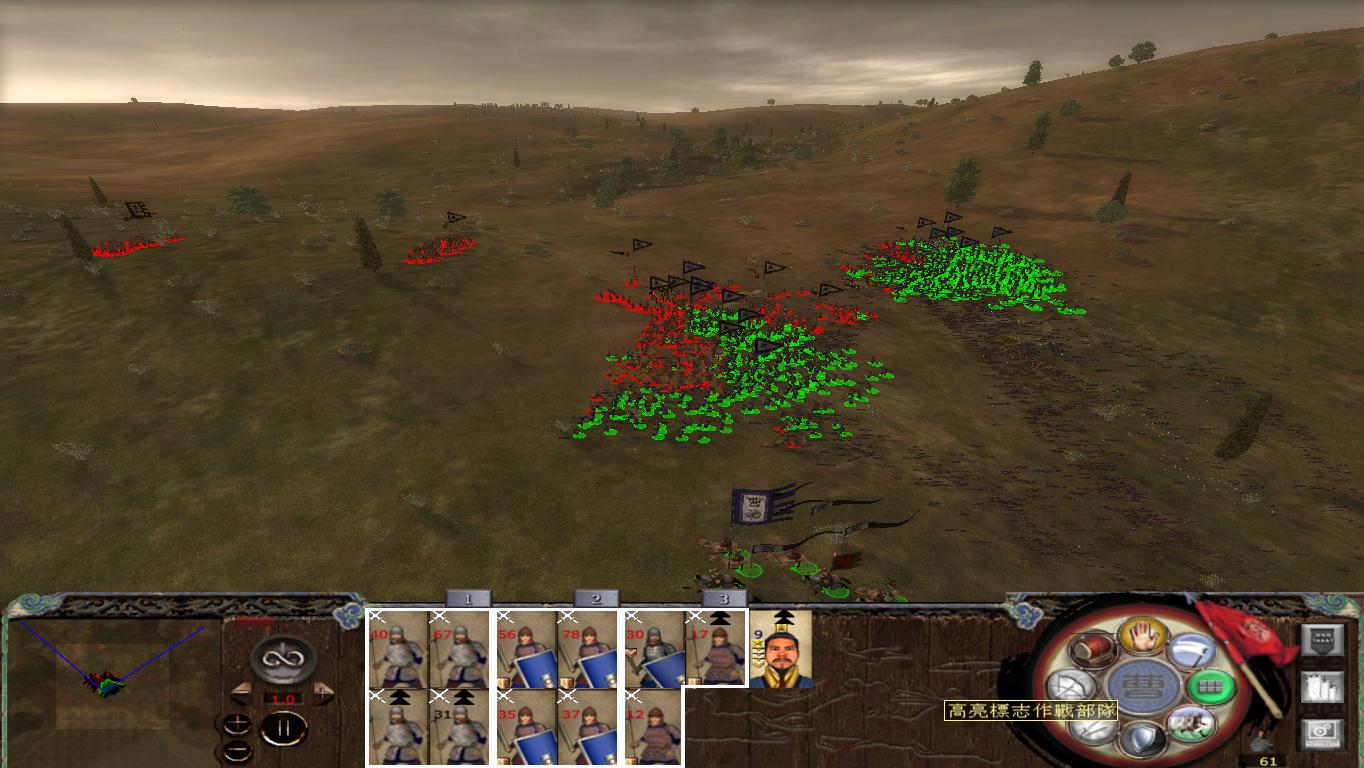Click the unit roster icon on right panel

tap(1323, 688)
